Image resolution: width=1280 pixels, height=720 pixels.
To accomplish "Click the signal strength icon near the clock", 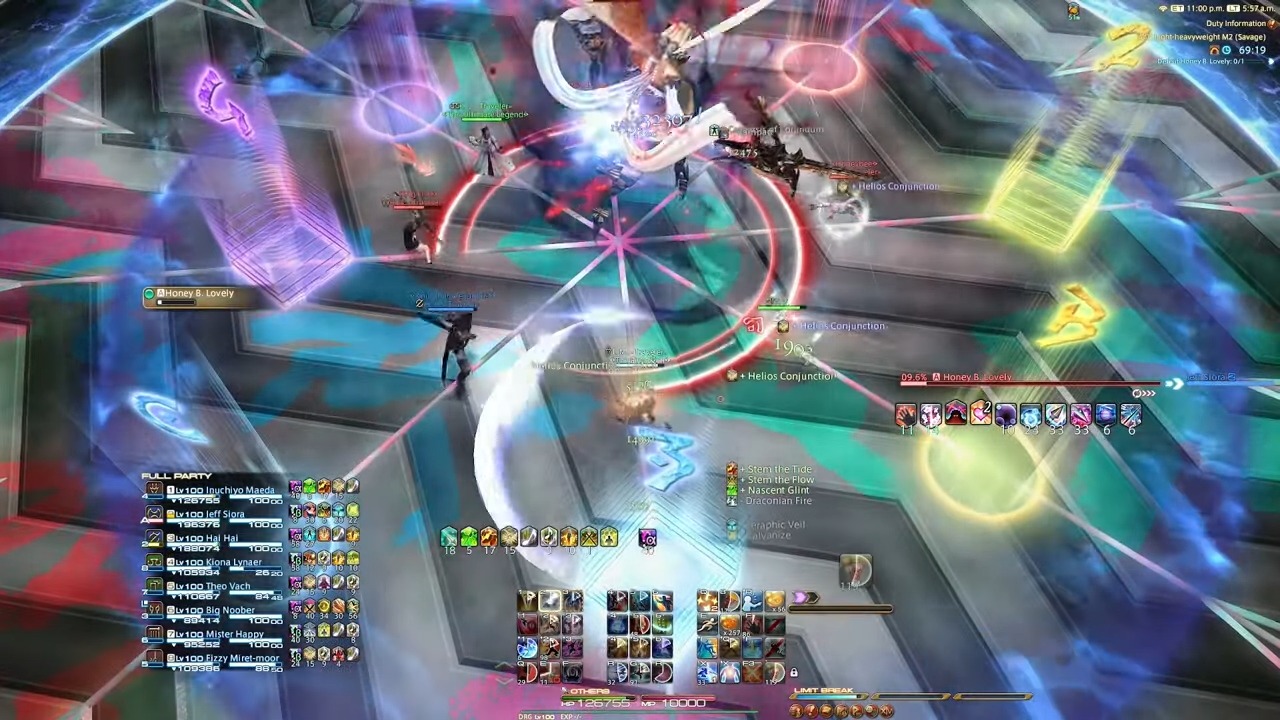I will (x=1163, y=9).
